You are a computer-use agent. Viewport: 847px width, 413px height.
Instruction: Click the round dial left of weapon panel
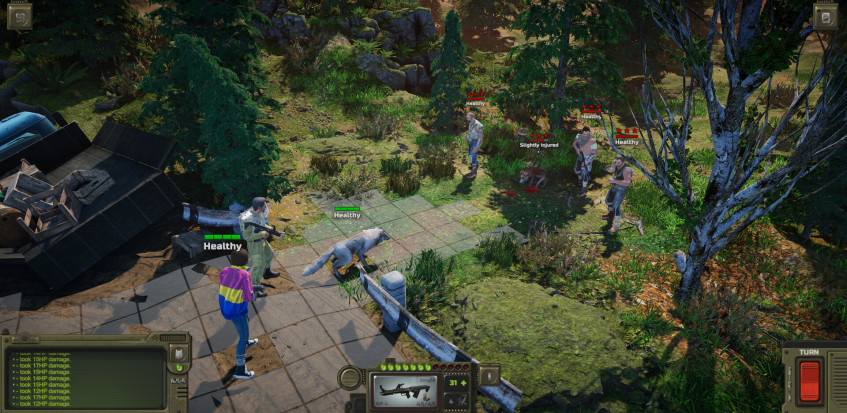(351, 378)
